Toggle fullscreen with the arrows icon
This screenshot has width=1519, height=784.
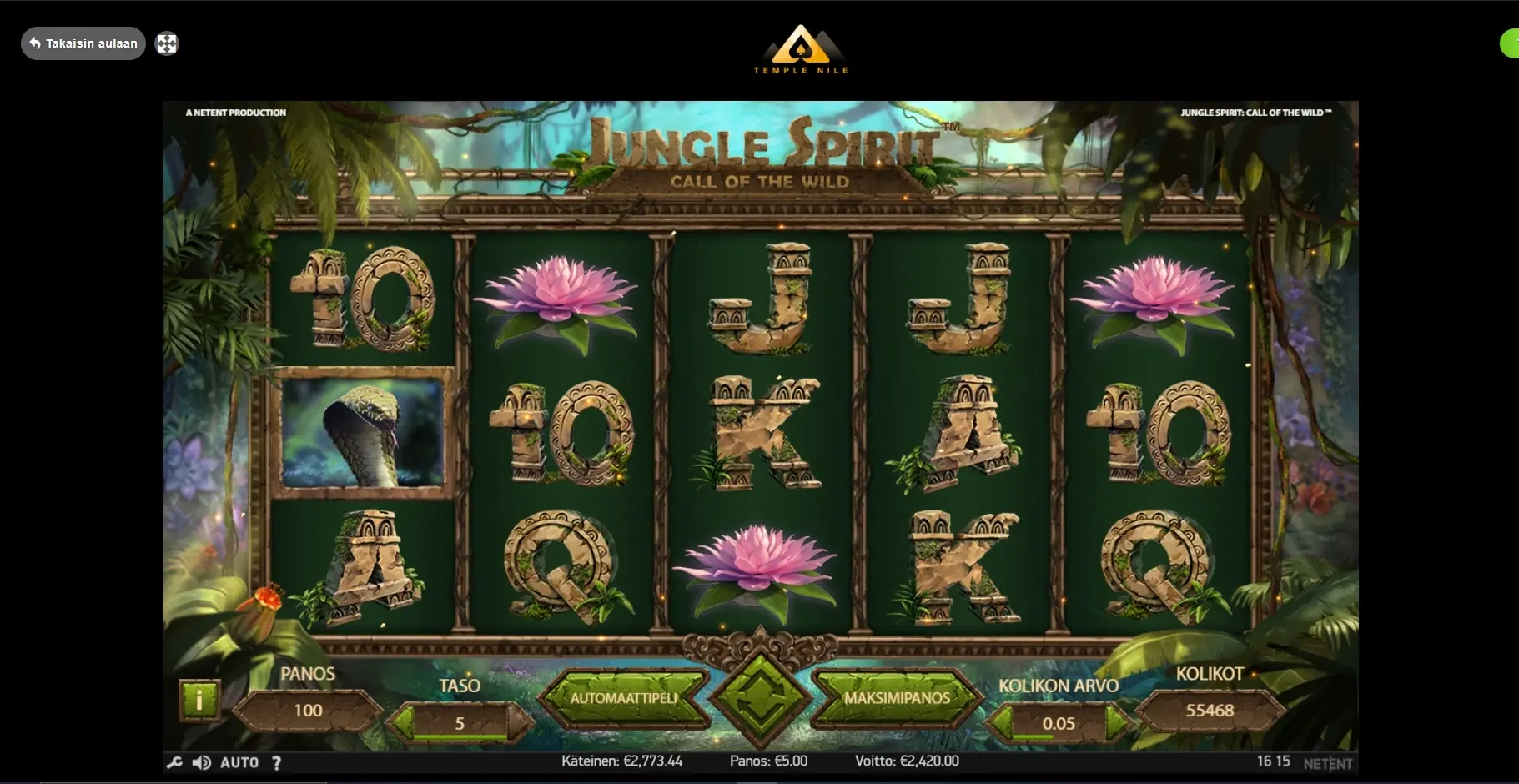click(x=167, y=43)
